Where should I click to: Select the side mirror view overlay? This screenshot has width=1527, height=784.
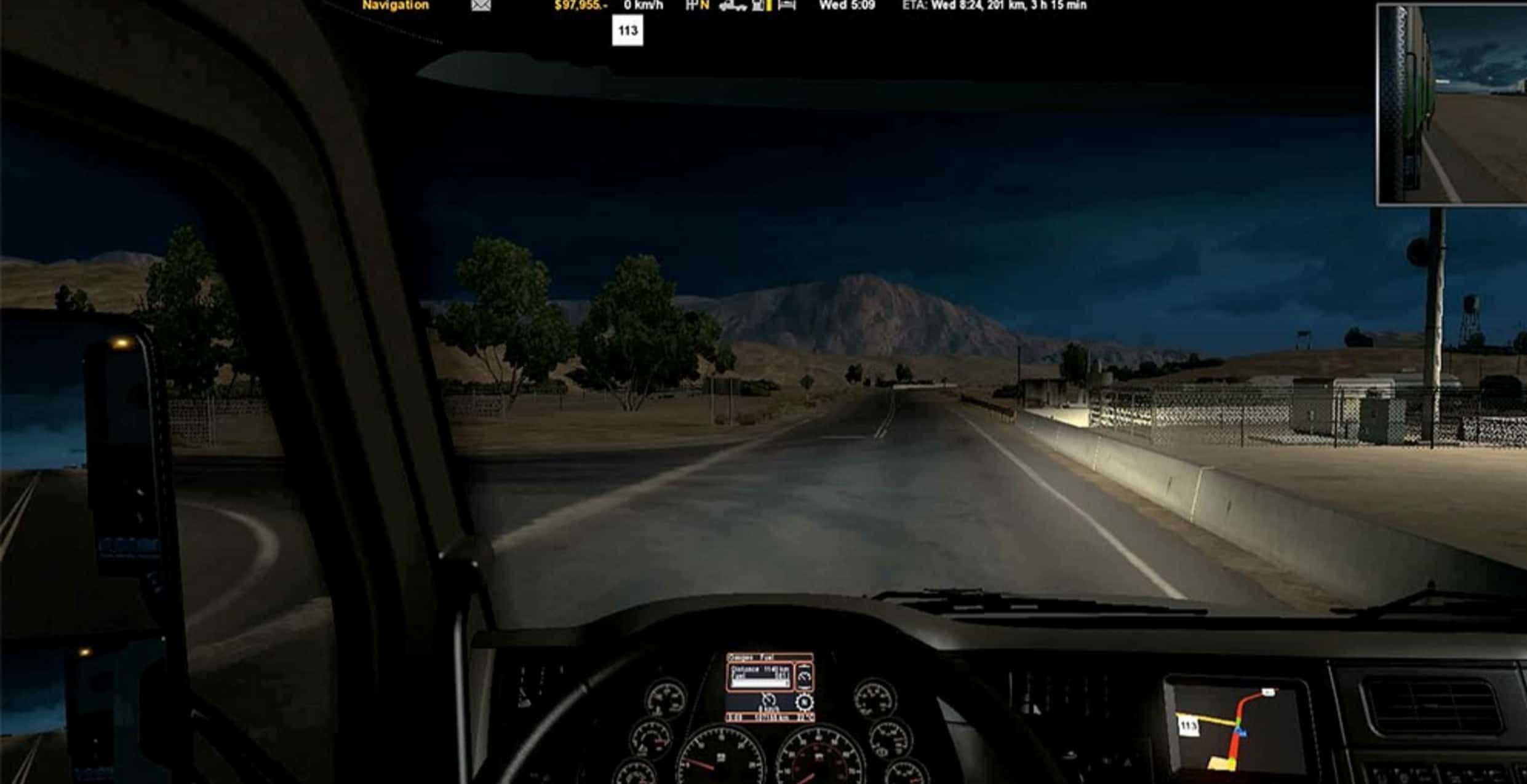point(1451,105)
